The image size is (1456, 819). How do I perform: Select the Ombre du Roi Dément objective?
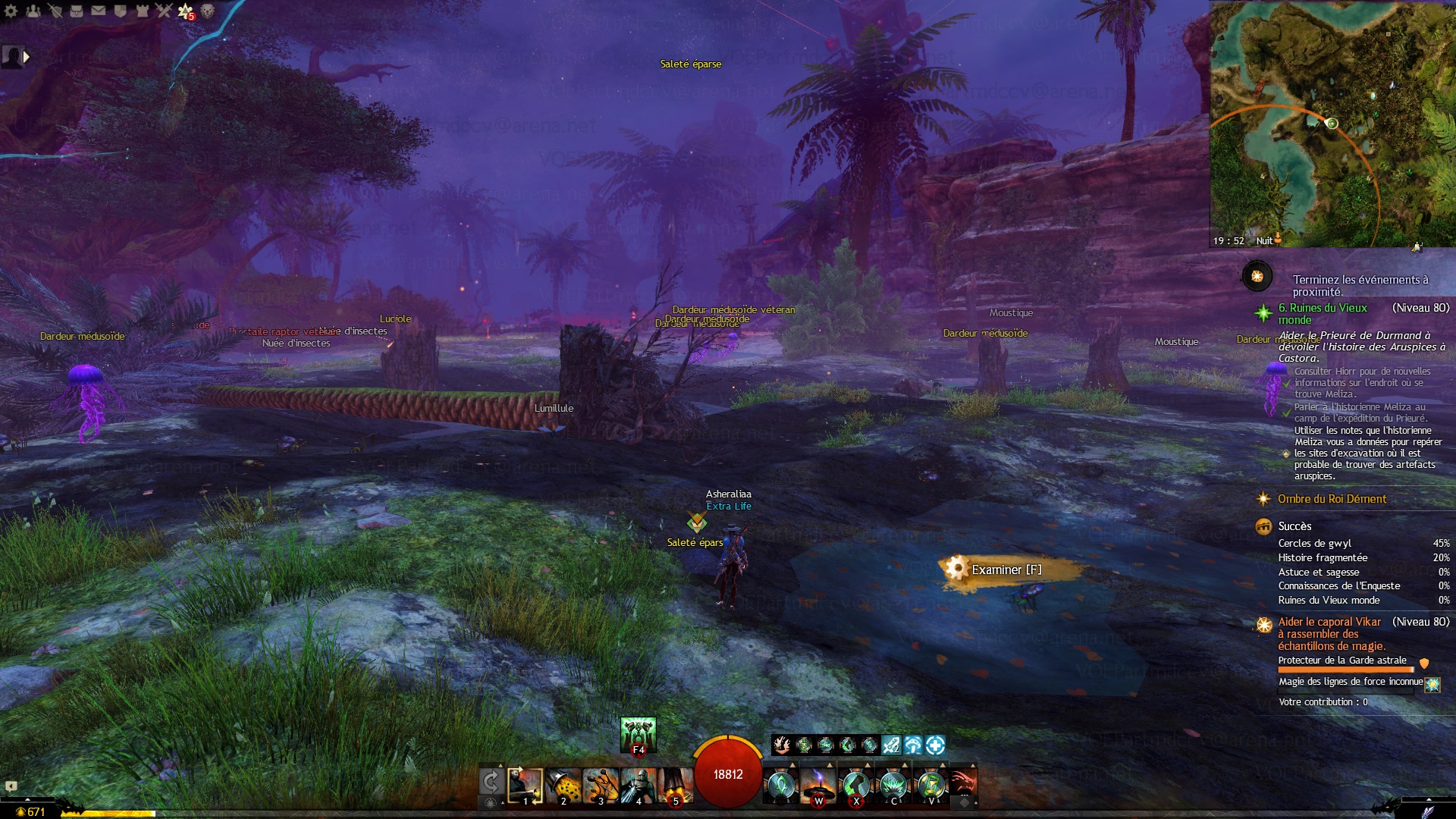pos(1332,499)
